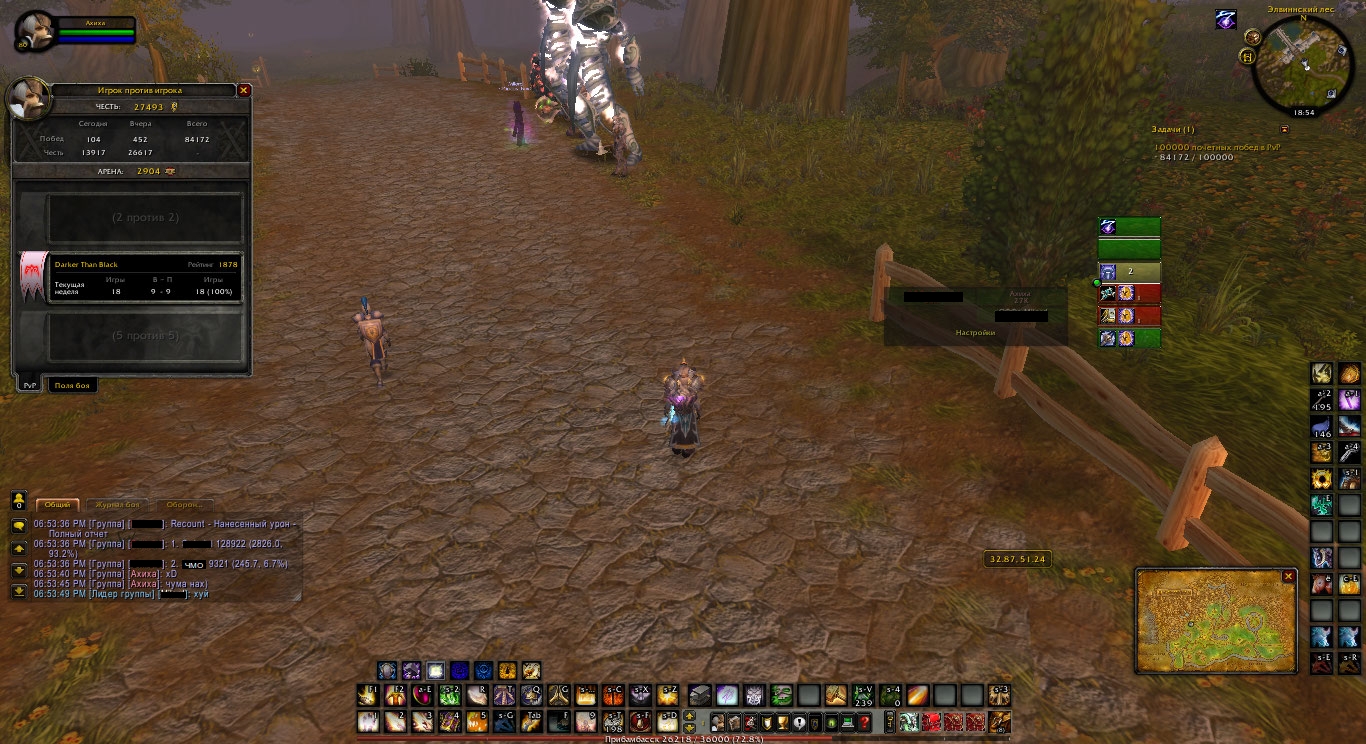Image resolution: width=1366 pixels, height=744 pixels.
Task: Use the ability bound to F1
Action: point(369,696)
